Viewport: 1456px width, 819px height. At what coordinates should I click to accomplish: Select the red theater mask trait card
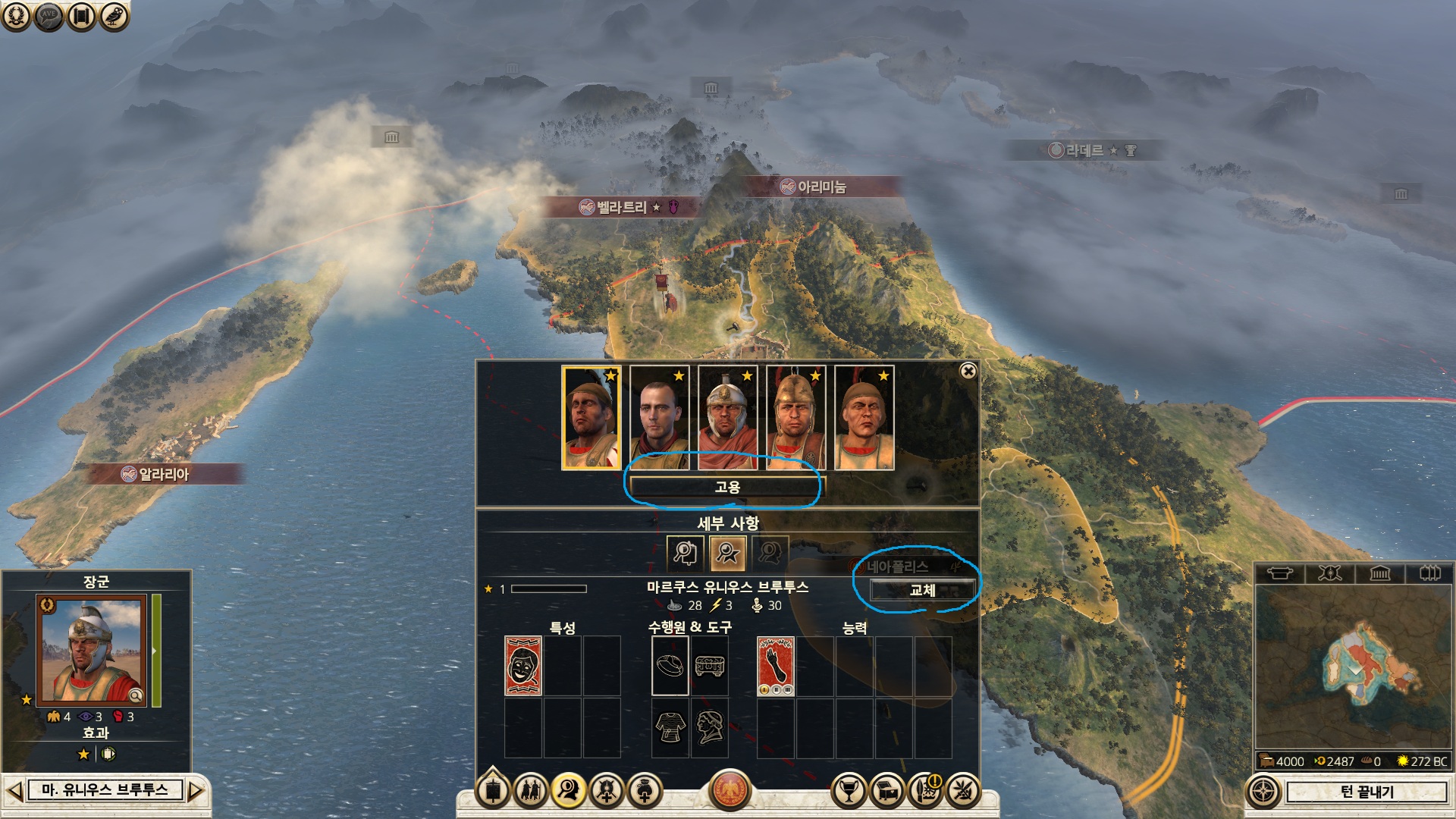tap(522, 666)
